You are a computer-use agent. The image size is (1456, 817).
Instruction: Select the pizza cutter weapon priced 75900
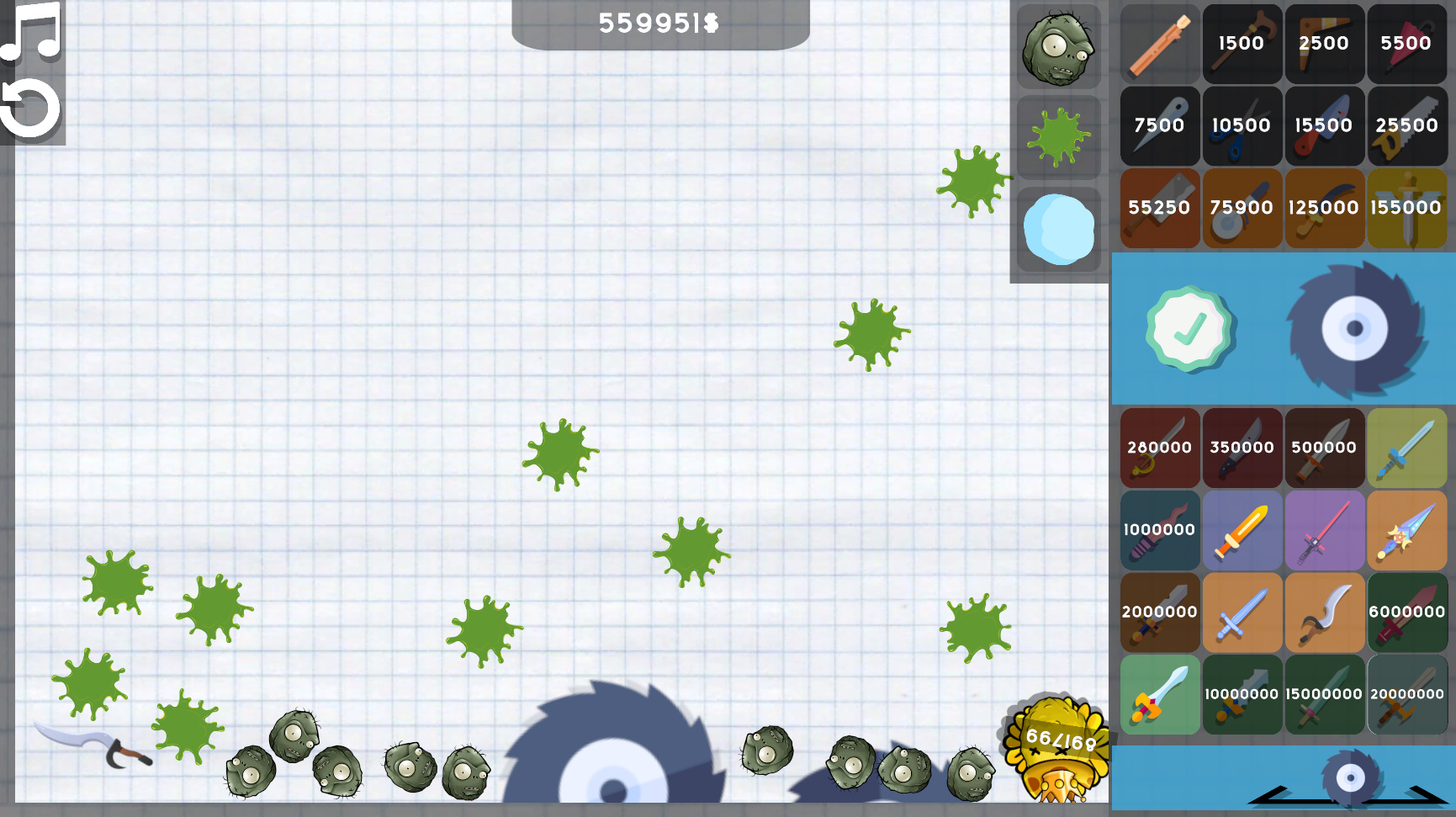click(1242, 208)
